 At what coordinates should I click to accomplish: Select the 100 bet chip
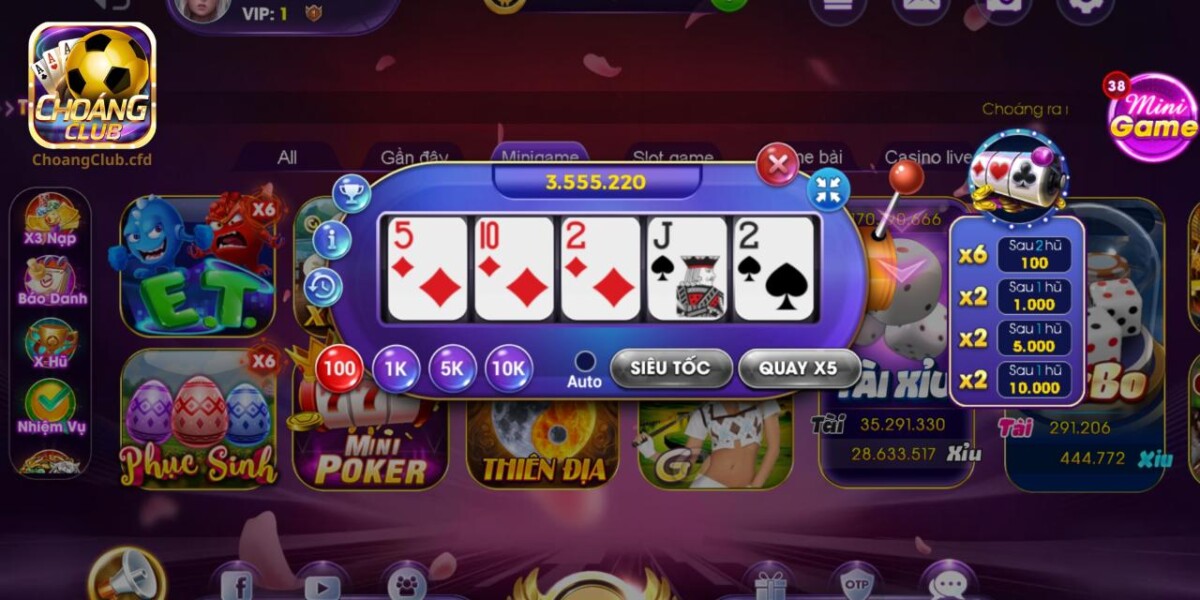[x=340, y=369]
